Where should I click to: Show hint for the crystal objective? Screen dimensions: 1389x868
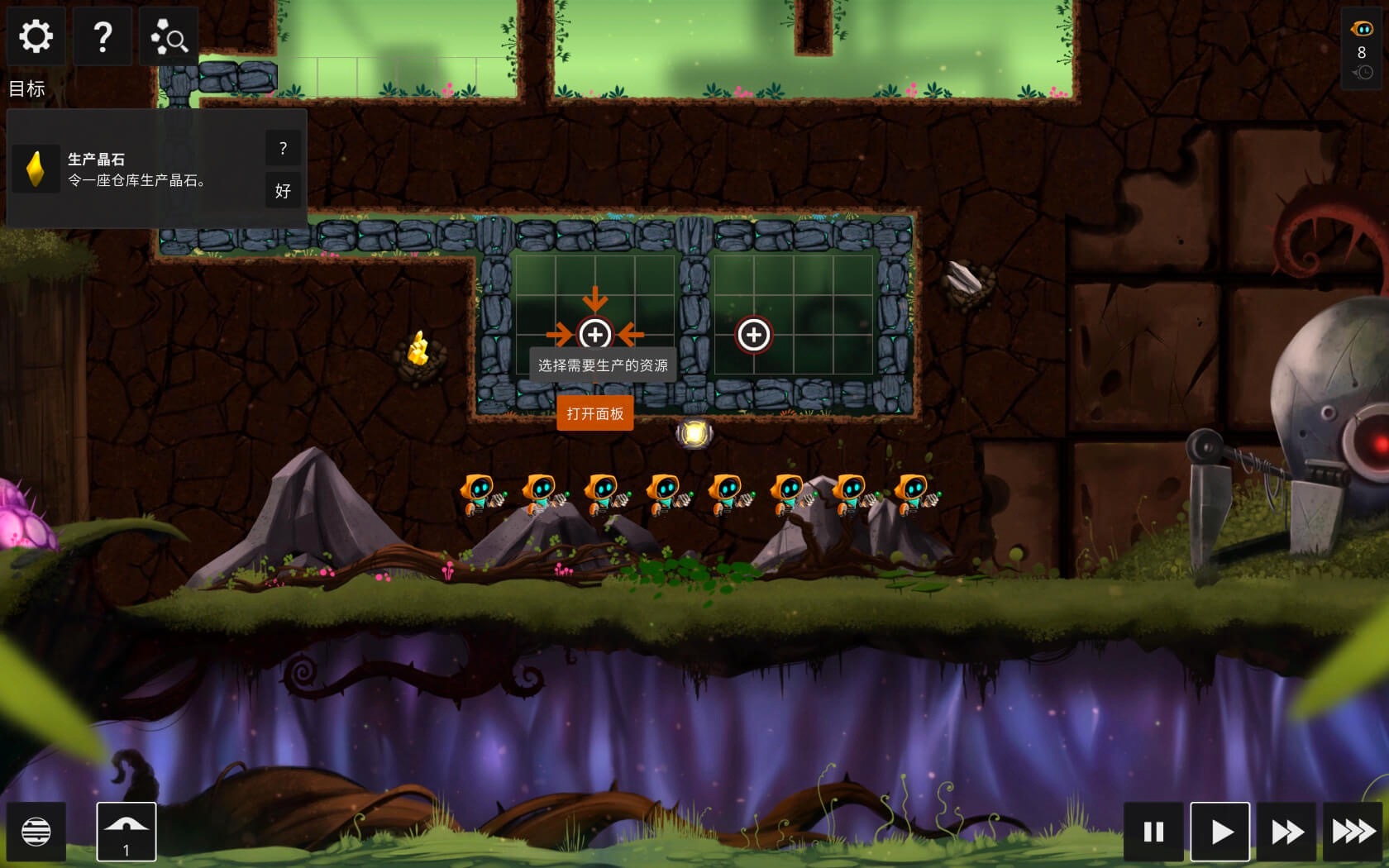point(283,149)
